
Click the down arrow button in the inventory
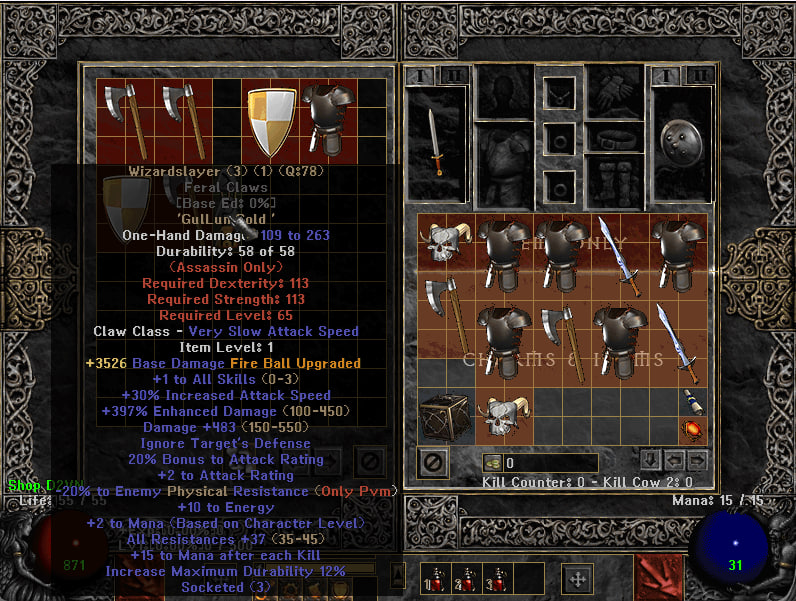[650, 461]
